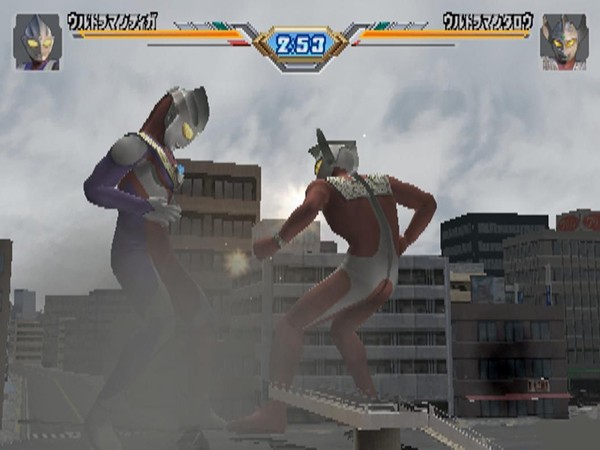Click Ultraman Tiga's portrait in the left corner
This screenshot has height=450, width=600.
(37, 42)
